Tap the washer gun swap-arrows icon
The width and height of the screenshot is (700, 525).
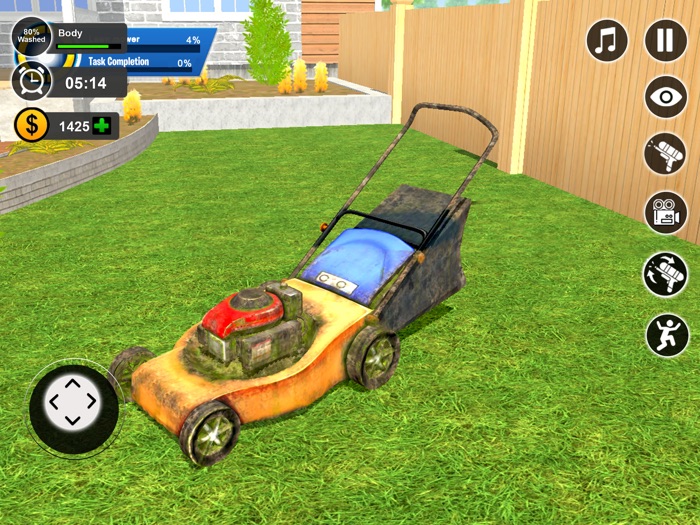[x=665, y=274]
